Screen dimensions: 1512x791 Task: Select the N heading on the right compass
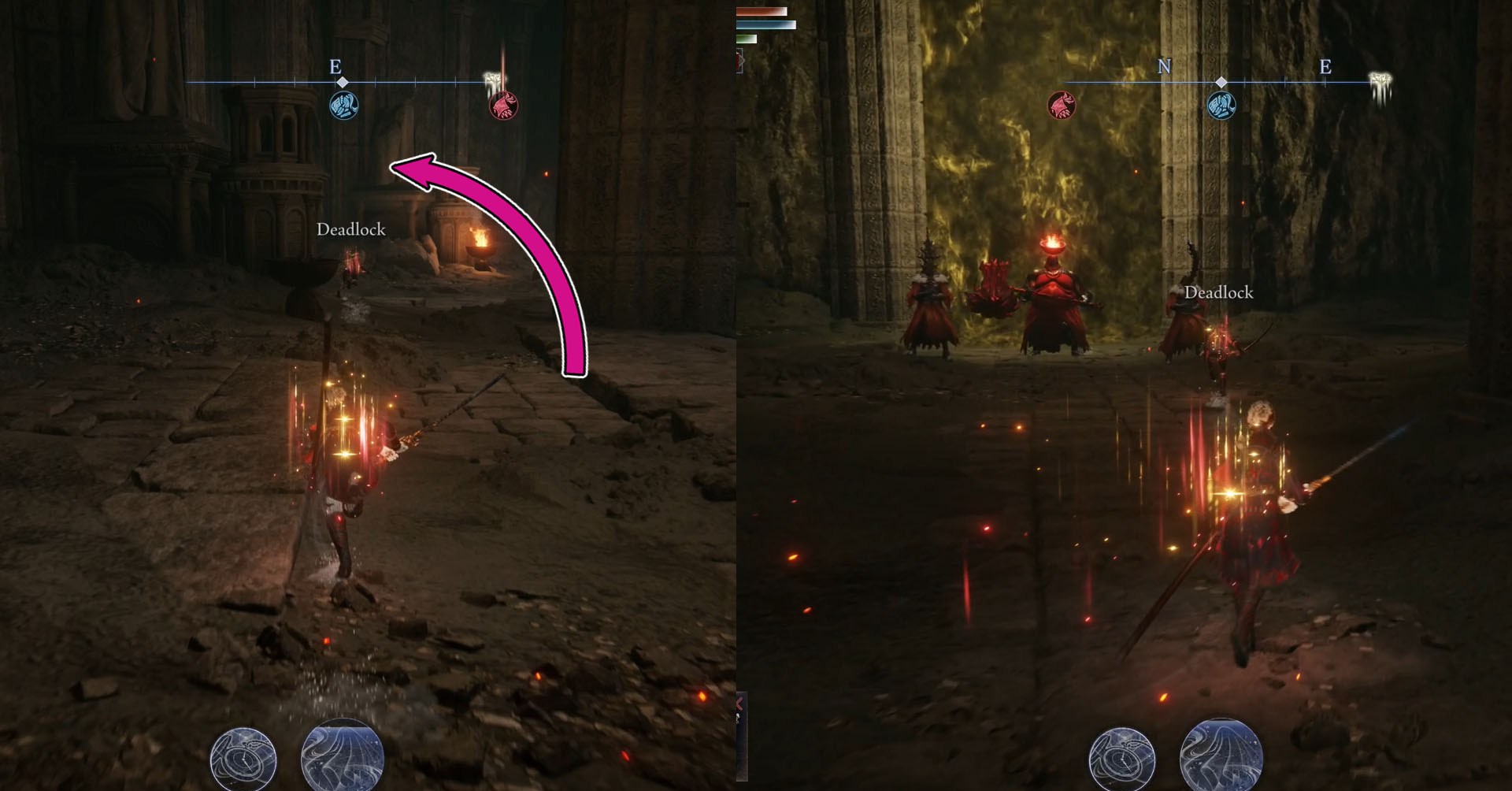(x=1163, y=68)
